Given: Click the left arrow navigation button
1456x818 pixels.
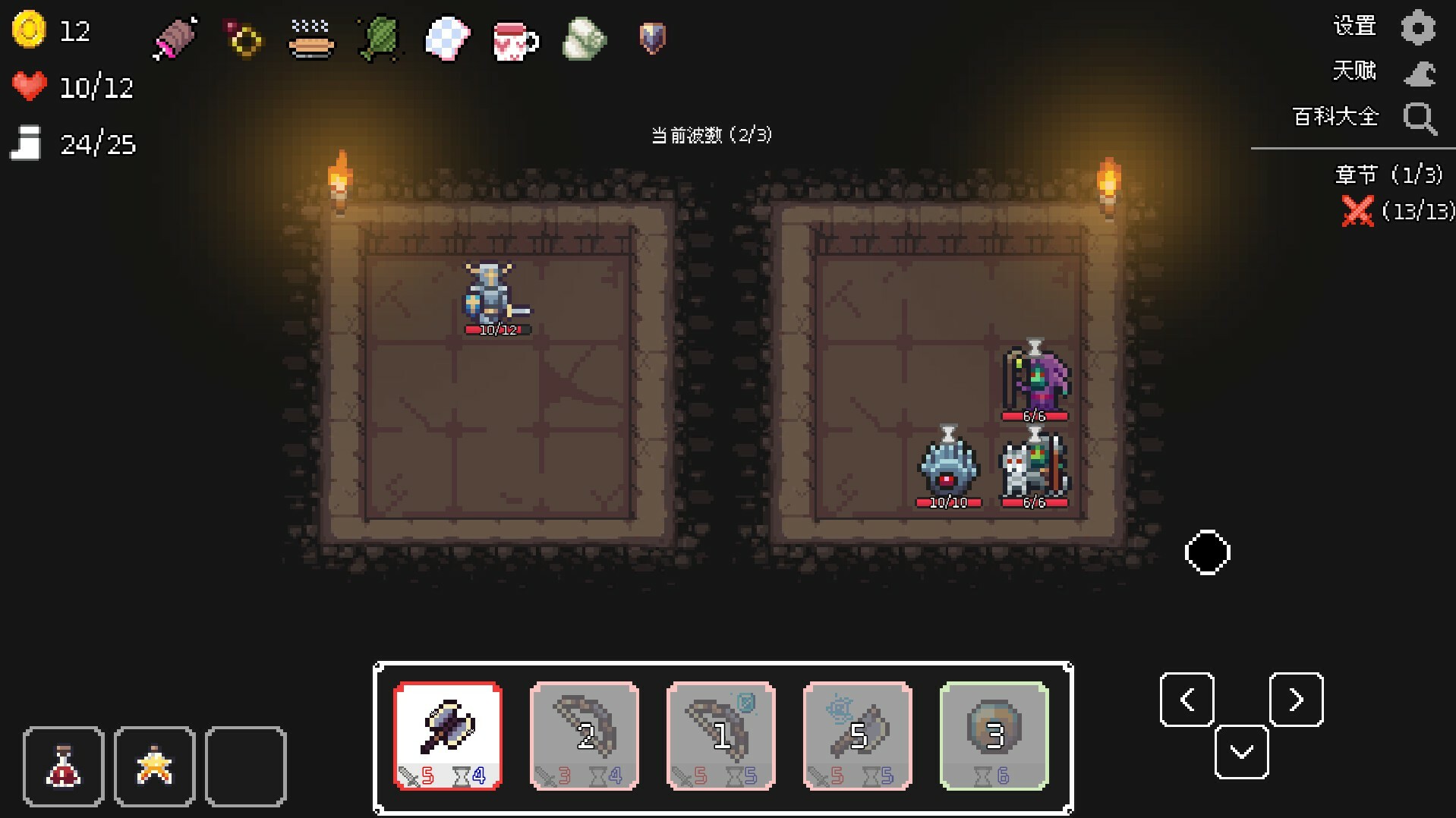Looking at the screenshot, I should click(x=1187, y=700).
